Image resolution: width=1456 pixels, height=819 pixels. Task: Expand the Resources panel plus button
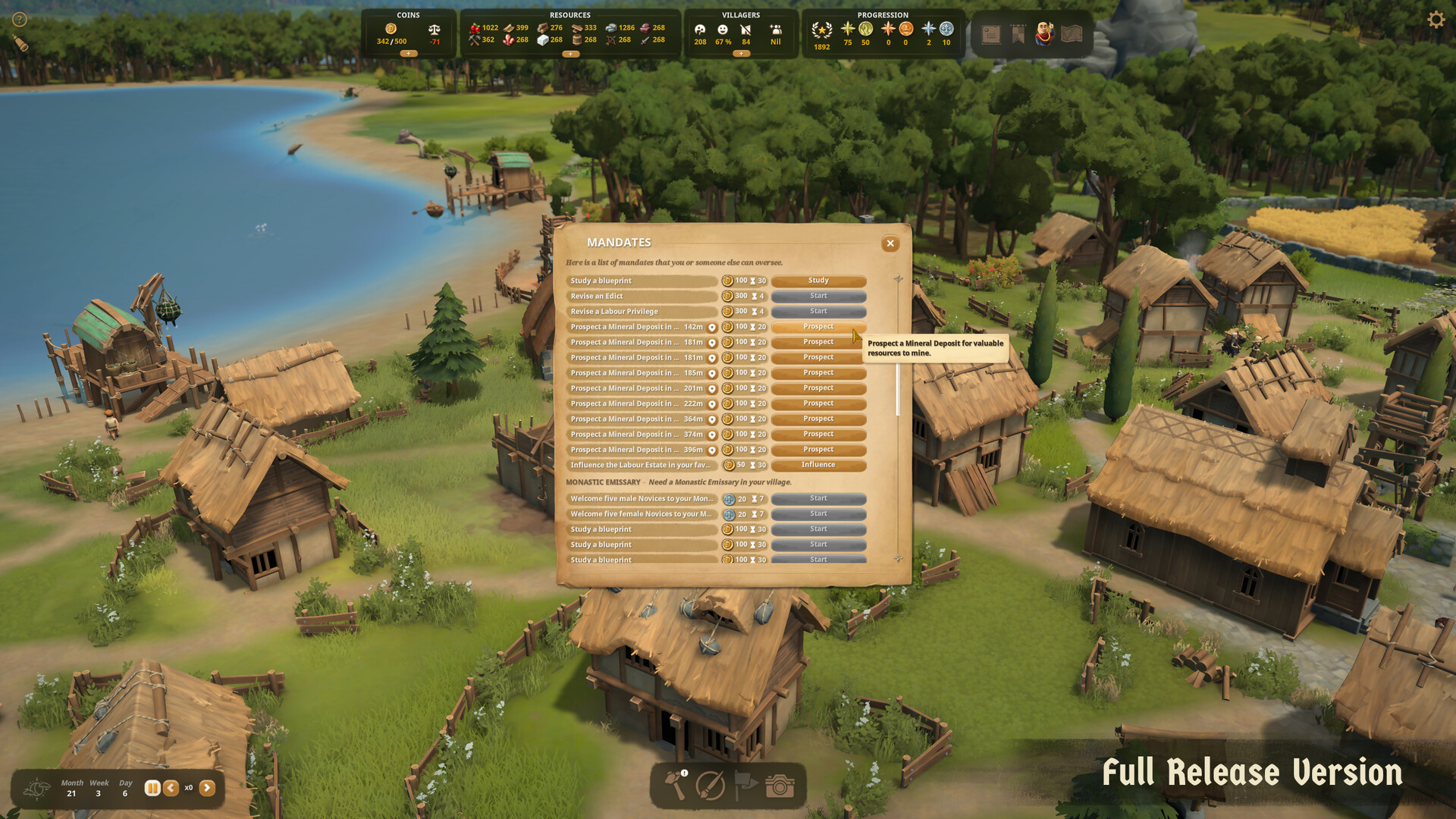[x=570, y=54]
